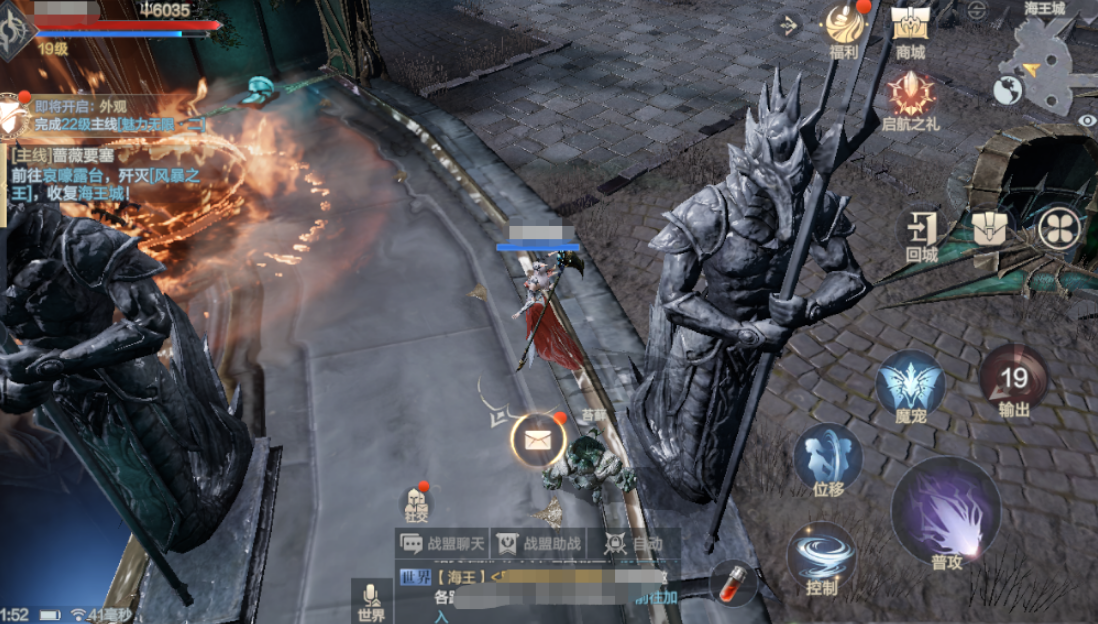Open the backpack inventory icon

pyautogui.click(x=993, y=228)
